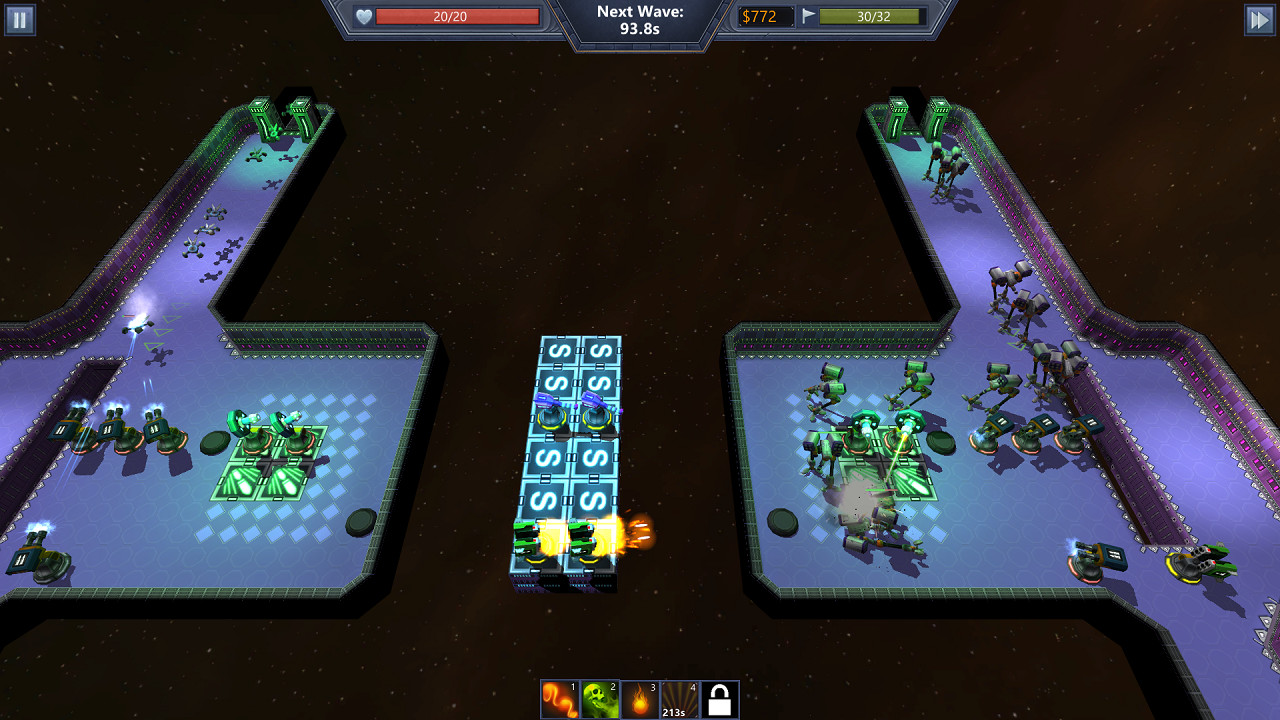1280x720 pixels.
Task: Click the 30/32 enemy counter bar
Action: coord(872,16)
